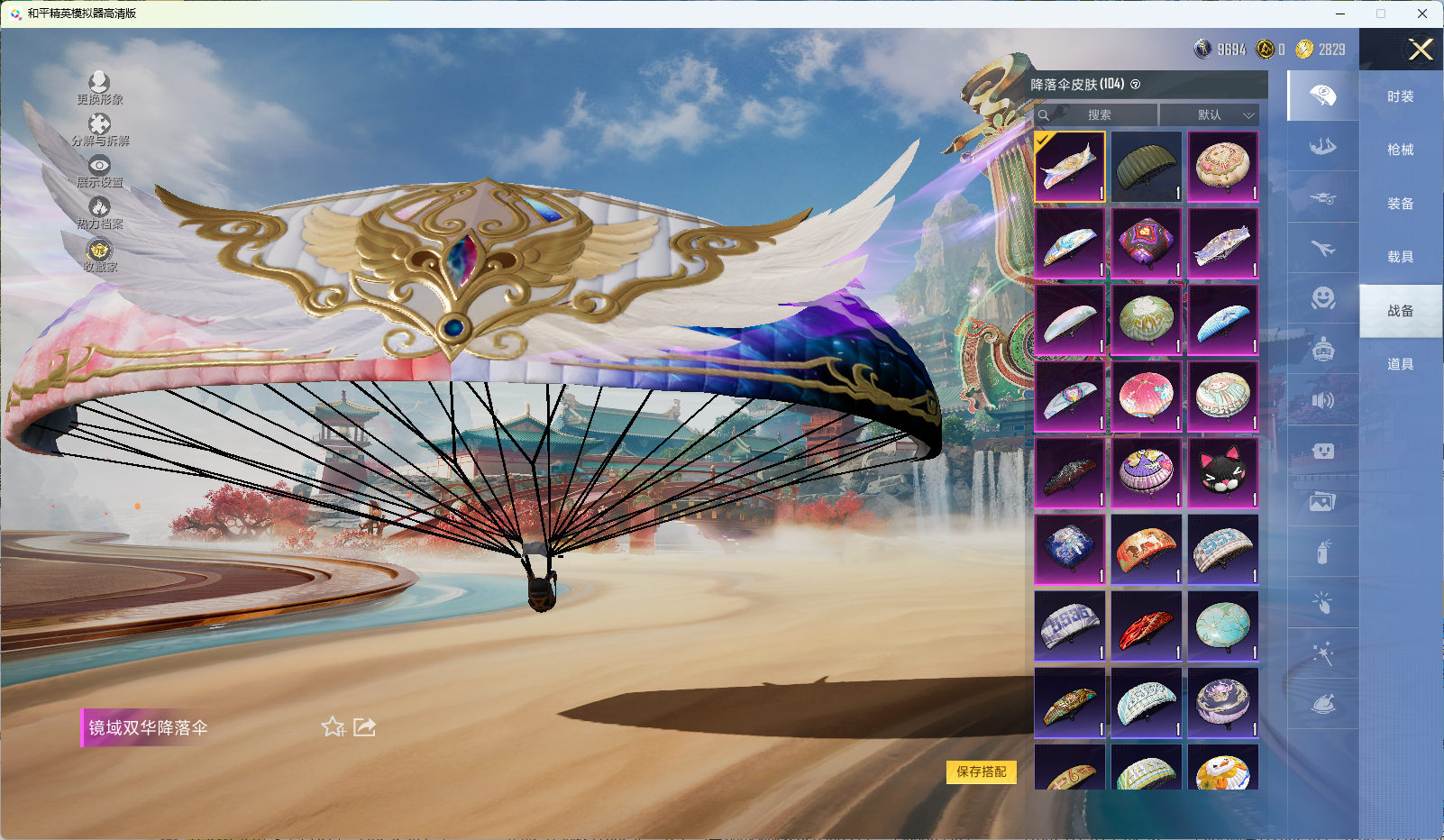Screen dimensions: 1444x840
Task: Select the black cat parachute skin
Action: pos(1222,472)
